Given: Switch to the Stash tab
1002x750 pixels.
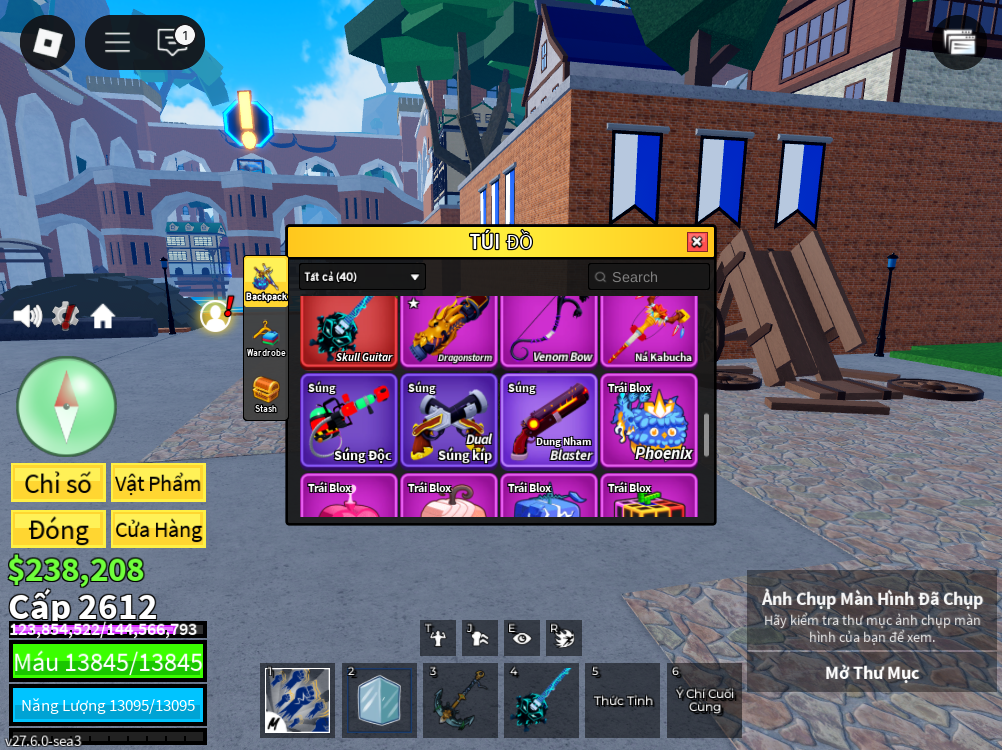Looking at the screenshot, I should click(266, 394).
